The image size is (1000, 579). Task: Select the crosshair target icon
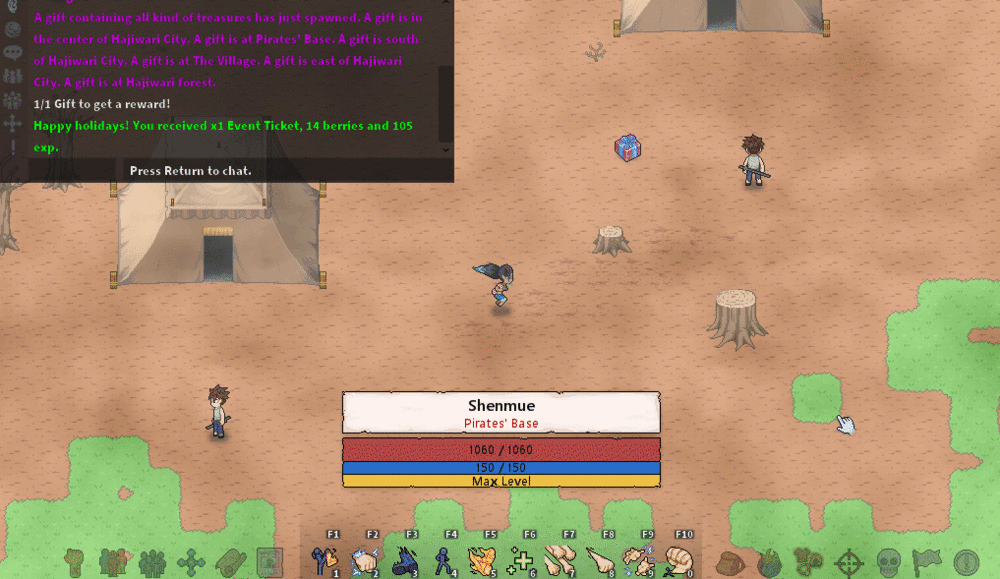[849, 562]
